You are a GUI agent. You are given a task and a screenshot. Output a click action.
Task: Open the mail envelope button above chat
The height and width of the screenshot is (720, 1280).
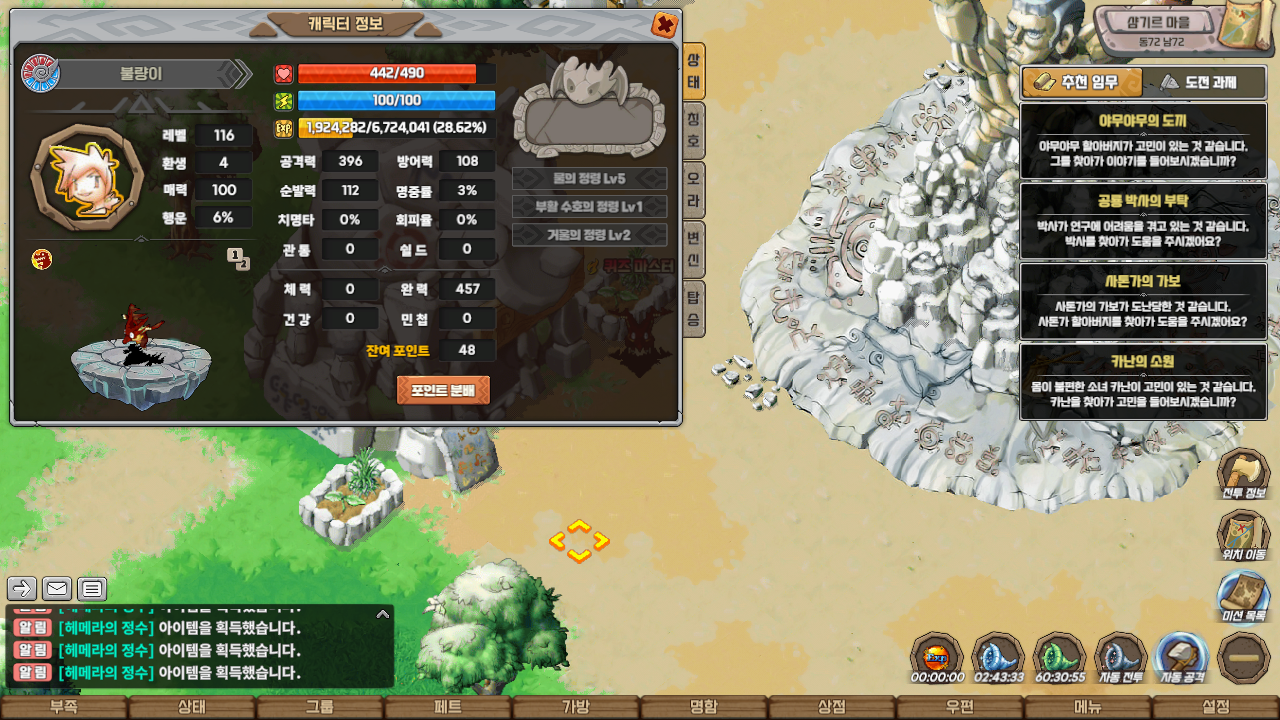coord(57,589)
